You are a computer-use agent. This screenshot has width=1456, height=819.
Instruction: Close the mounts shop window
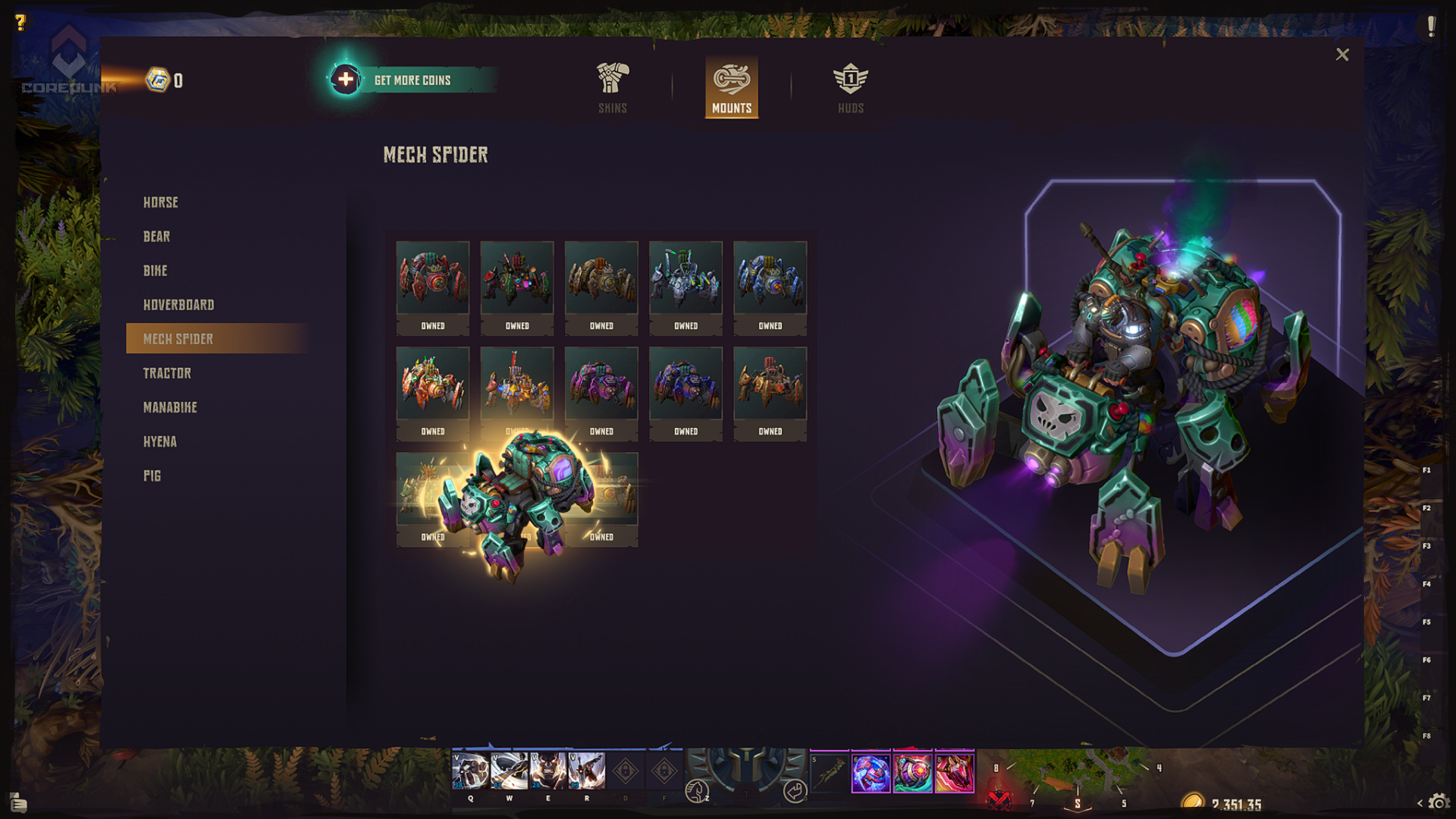(x=1342, y=55)
